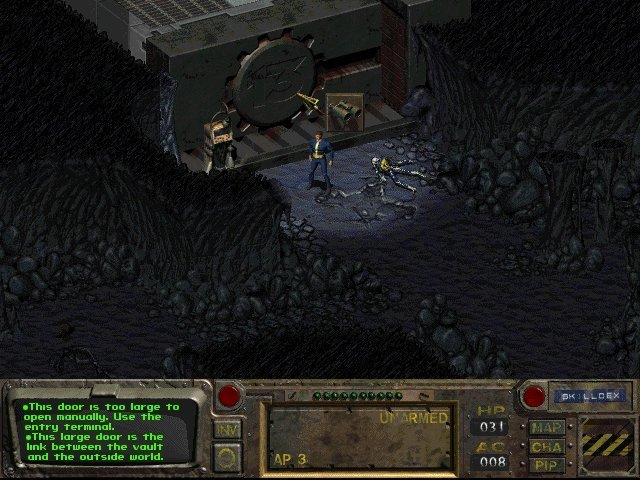Click the red button left of the weapon slot
Screen dimensions: 640x480
coord(229,396)
